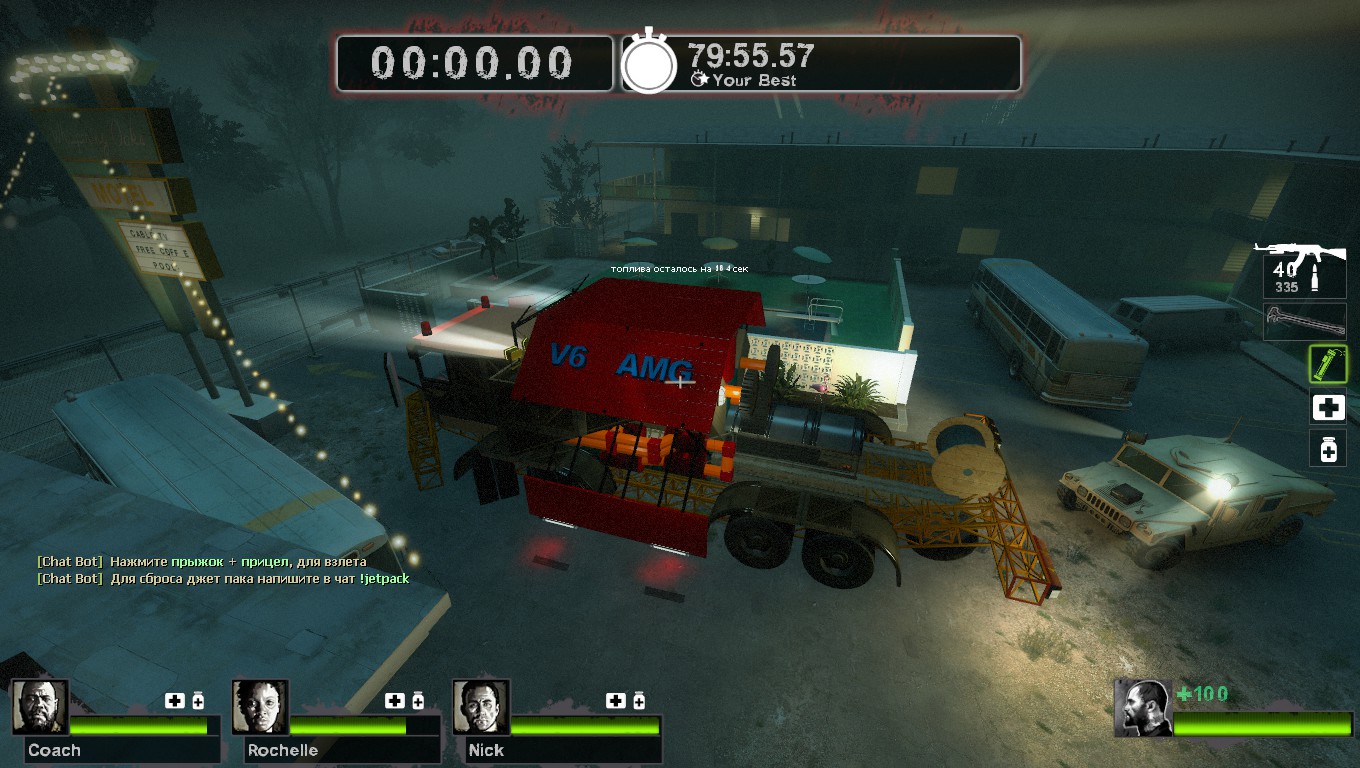Click the stopwatch icon by Your Best
The image size is (1360, 768).
650,65
